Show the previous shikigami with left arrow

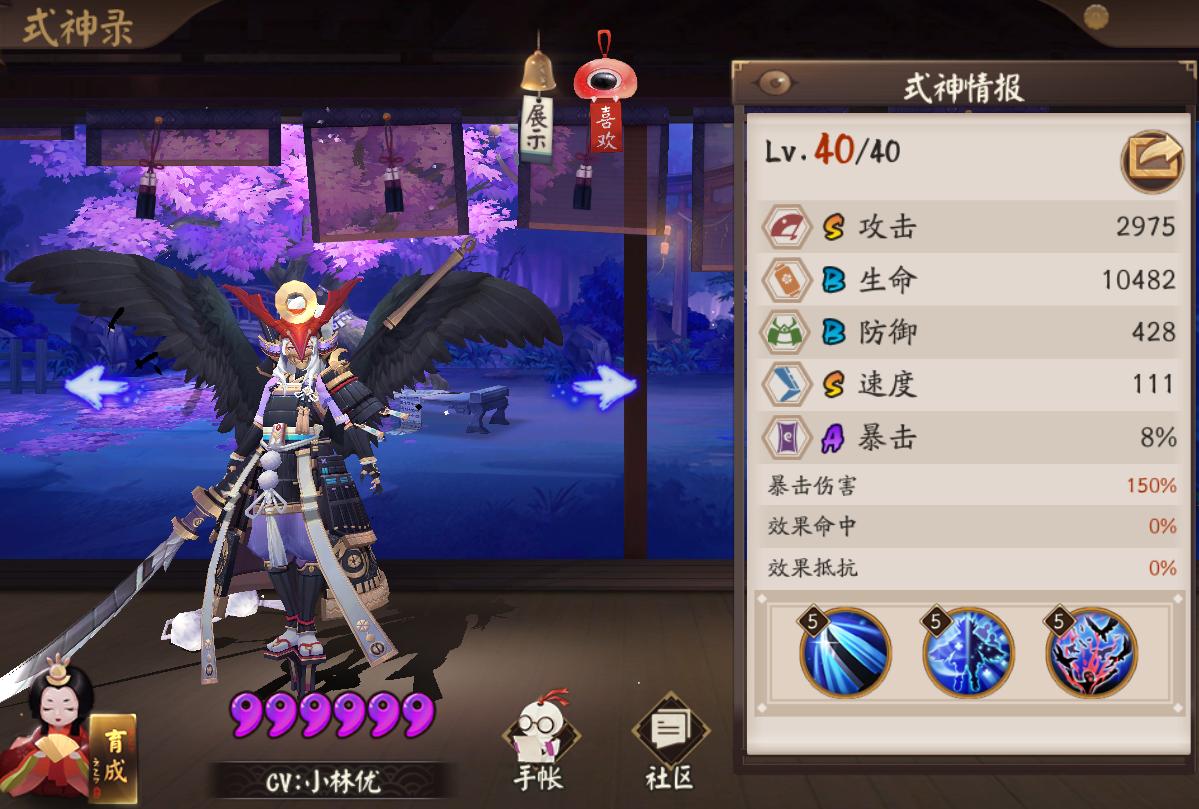[x=96, y=385]
